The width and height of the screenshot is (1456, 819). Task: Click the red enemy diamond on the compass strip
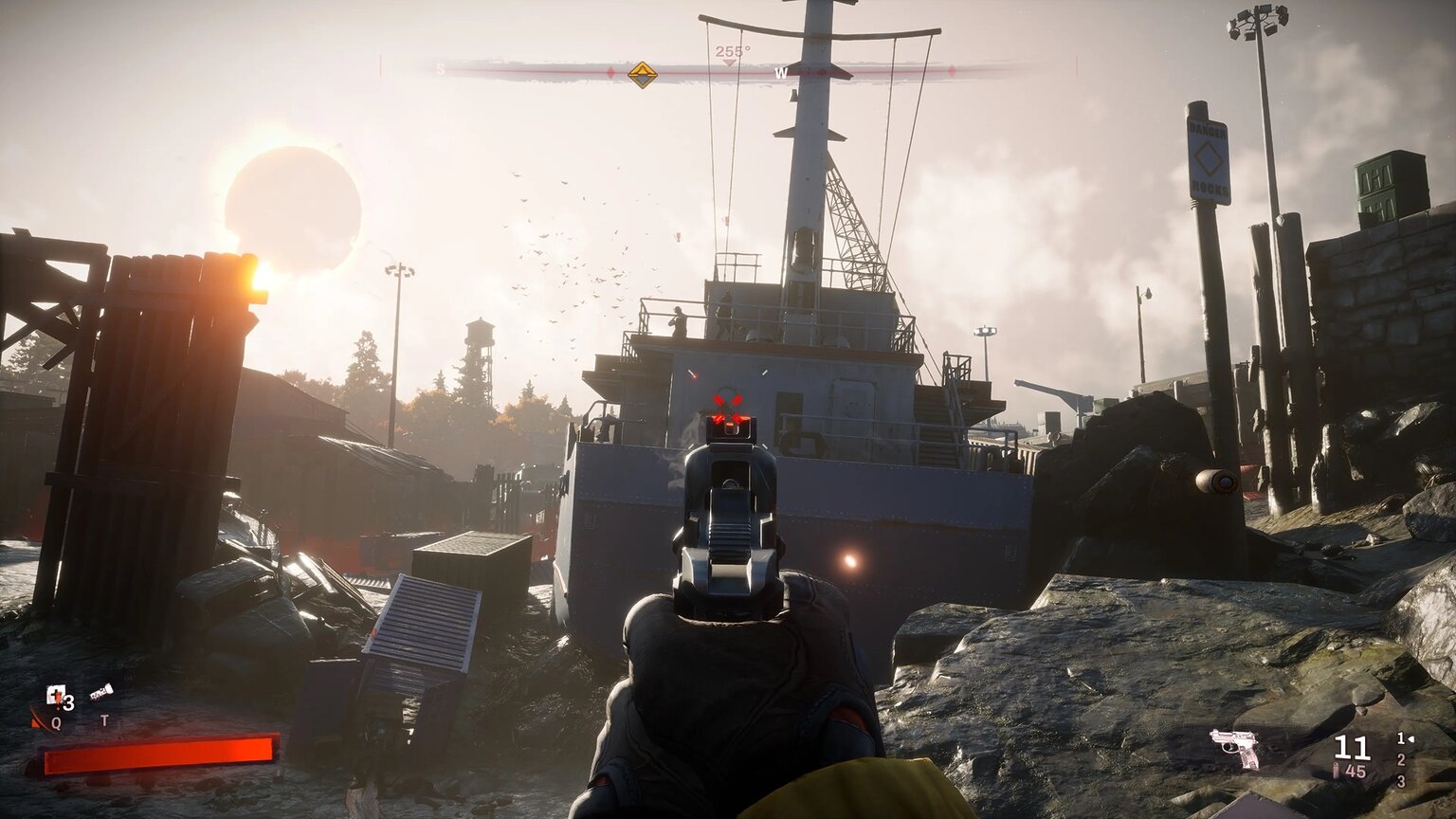[611, 72]
